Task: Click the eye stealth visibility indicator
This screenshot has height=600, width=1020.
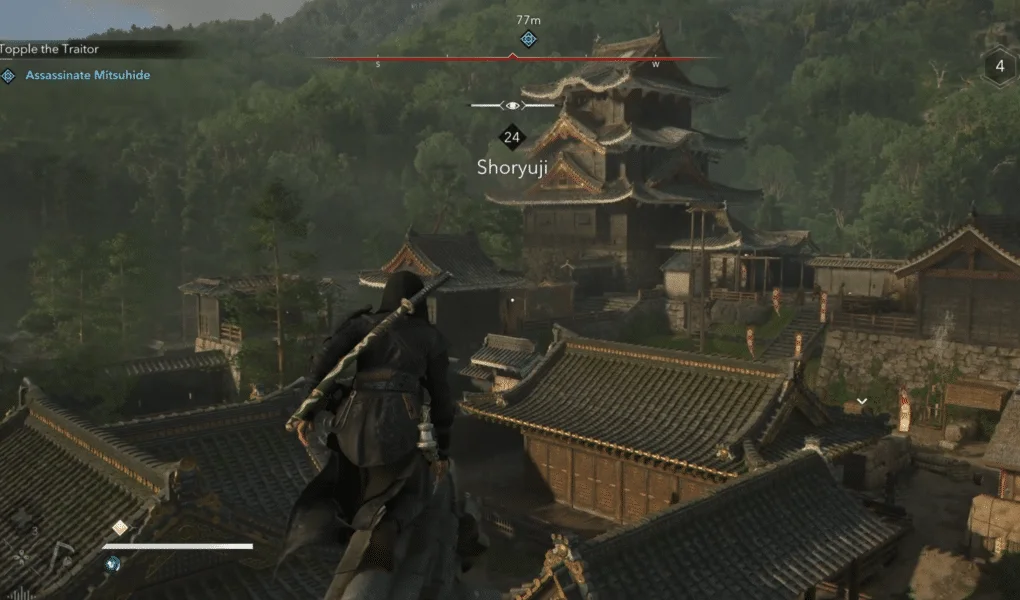Action: pyautogui.click(x=512, y=105)
